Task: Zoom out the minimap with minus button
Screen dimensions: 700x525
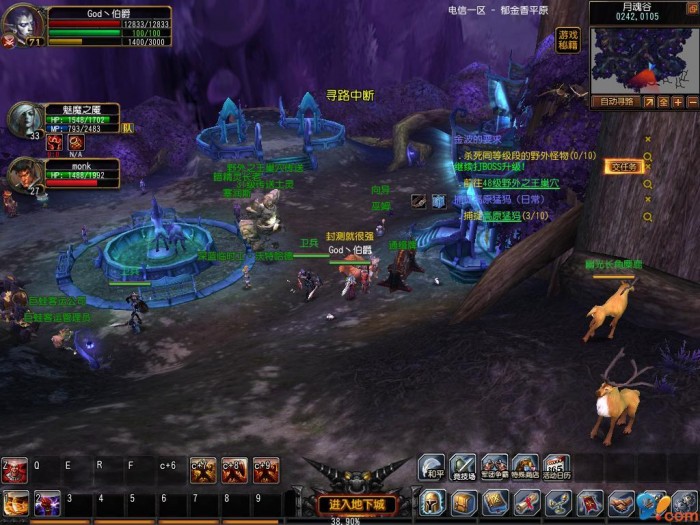Action: pos(691,101)
